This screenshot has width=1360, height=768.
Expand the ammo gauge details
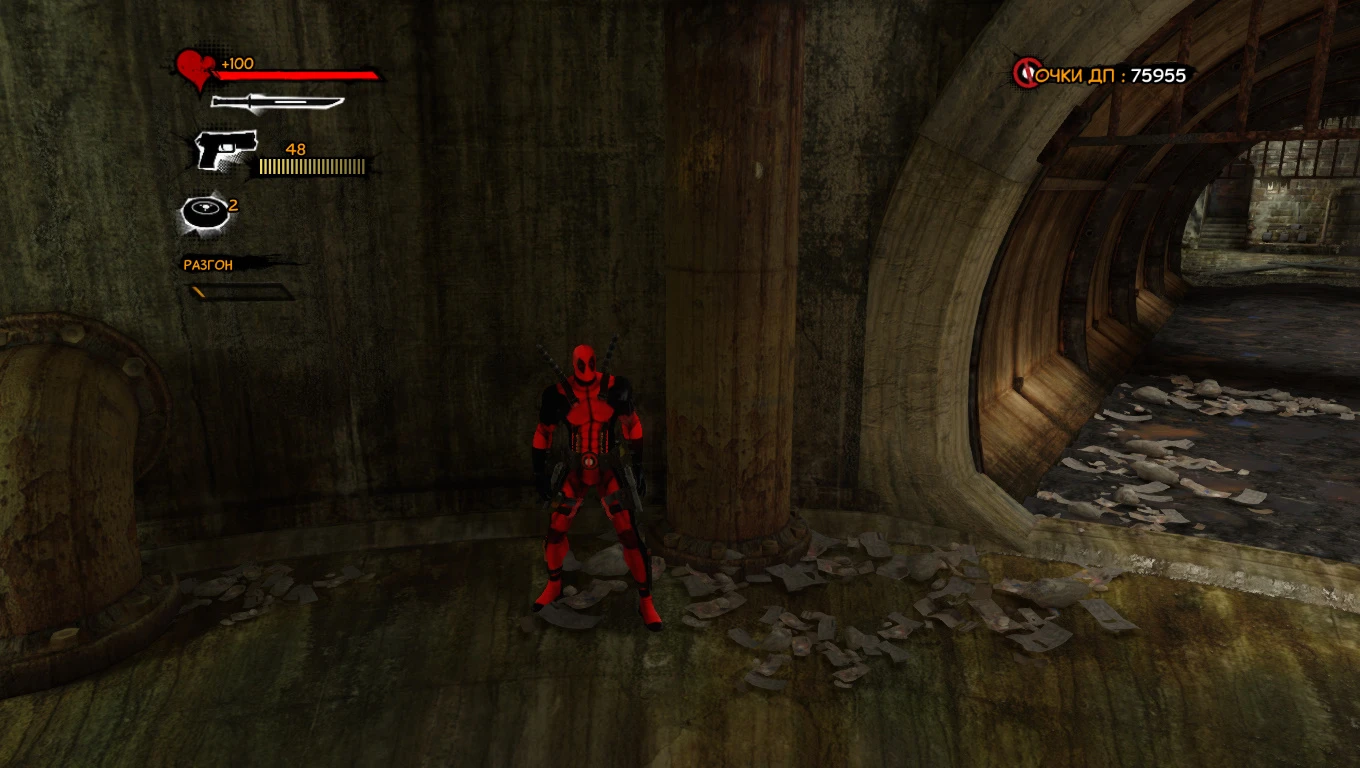pos(310,166)
